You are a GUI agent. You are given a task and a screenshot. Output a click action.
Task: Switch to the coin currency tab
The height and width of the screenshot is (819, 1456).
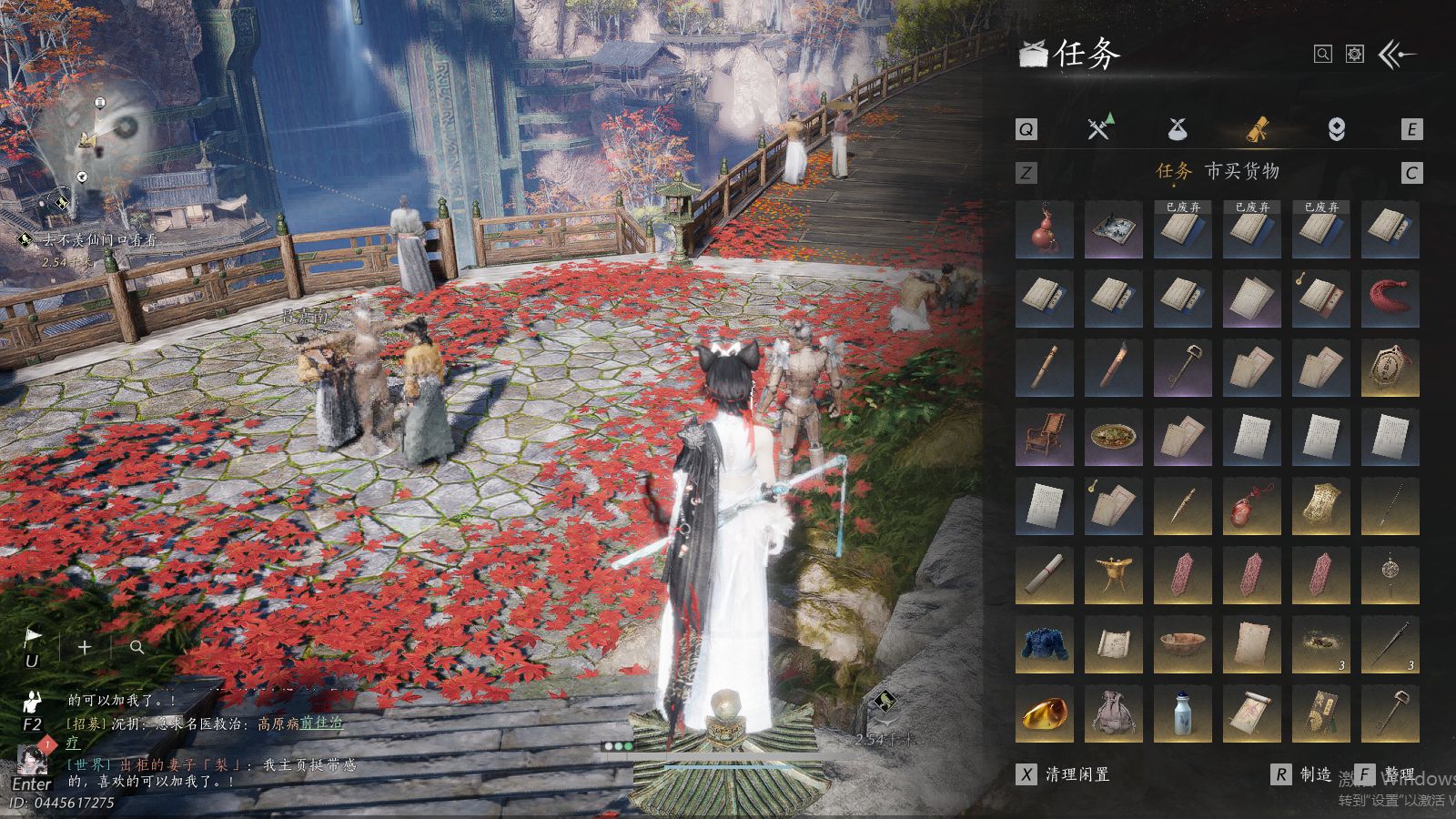[x=1336, y=129]
